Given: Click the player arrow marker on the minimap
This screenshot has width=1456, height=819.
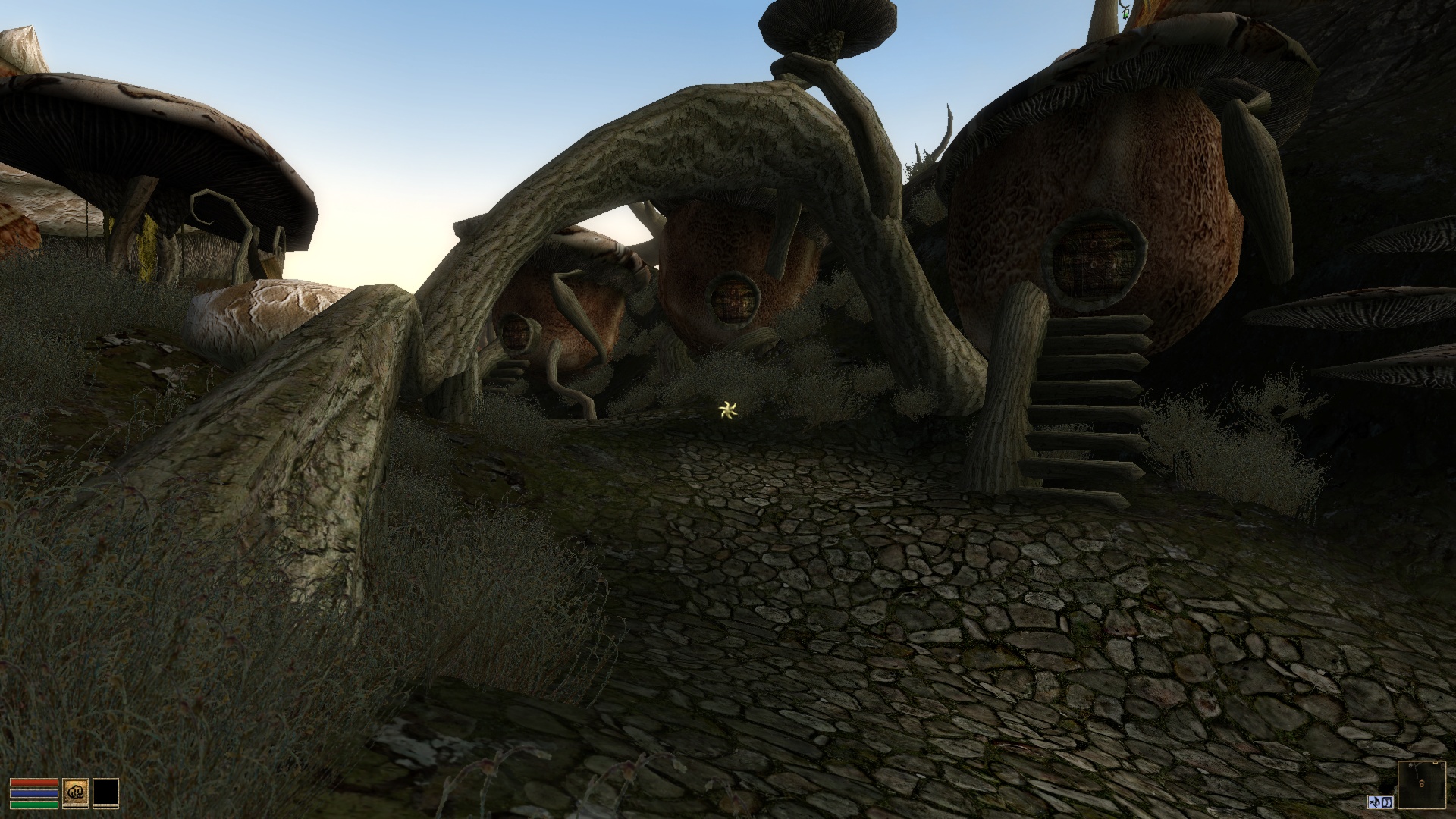Looking at the screenshot, I should pyautogui.click(x=1421, y=783).
